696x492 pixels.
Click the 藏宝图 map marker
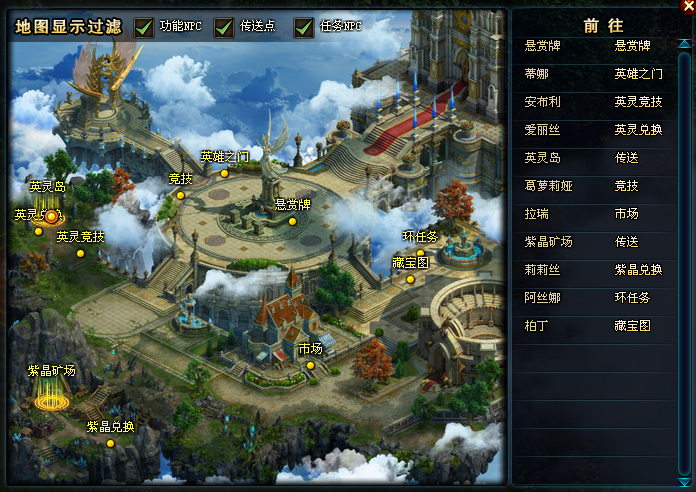click(410, 279)
